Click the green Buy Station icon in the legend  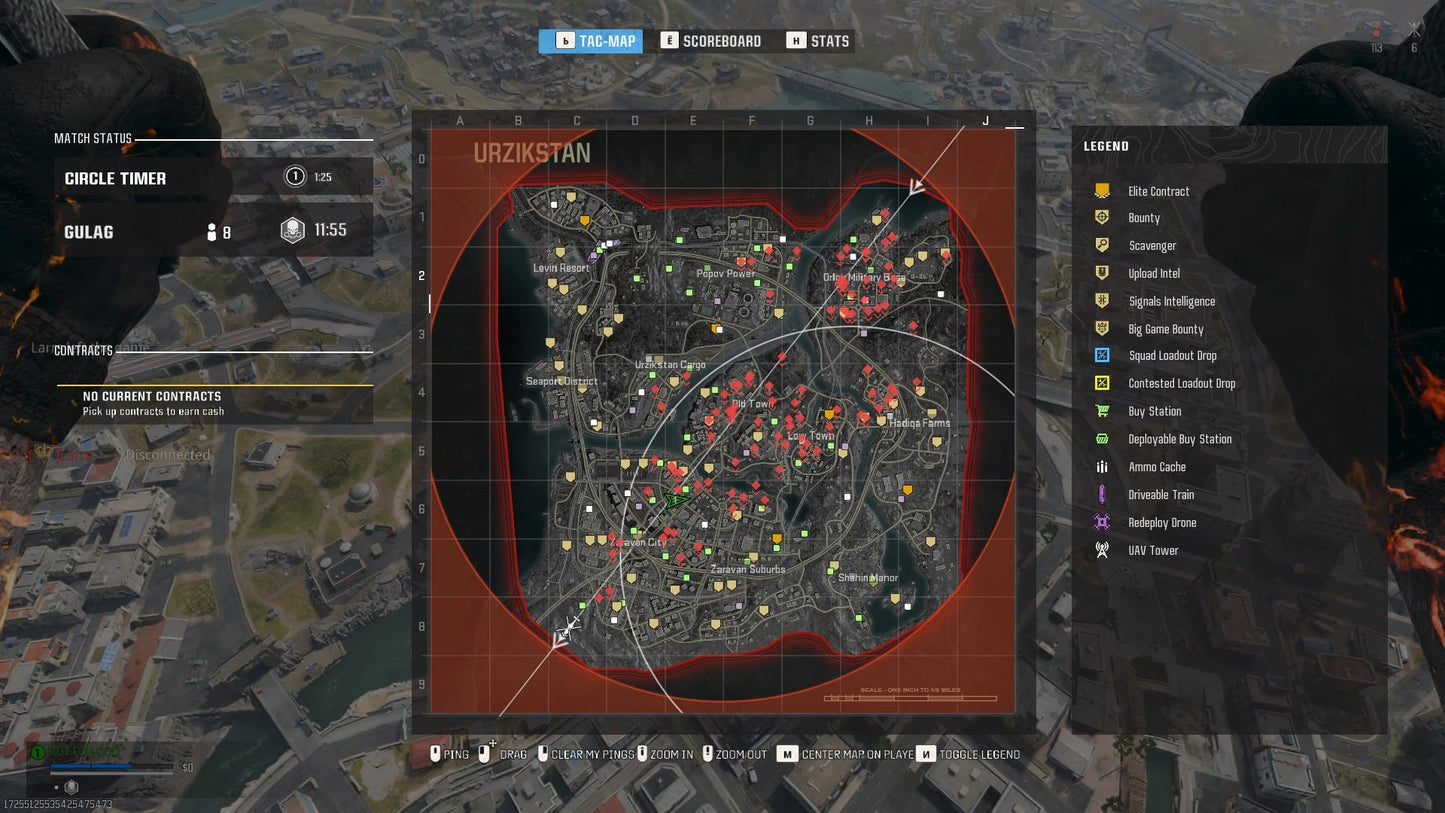point(1101,411)
